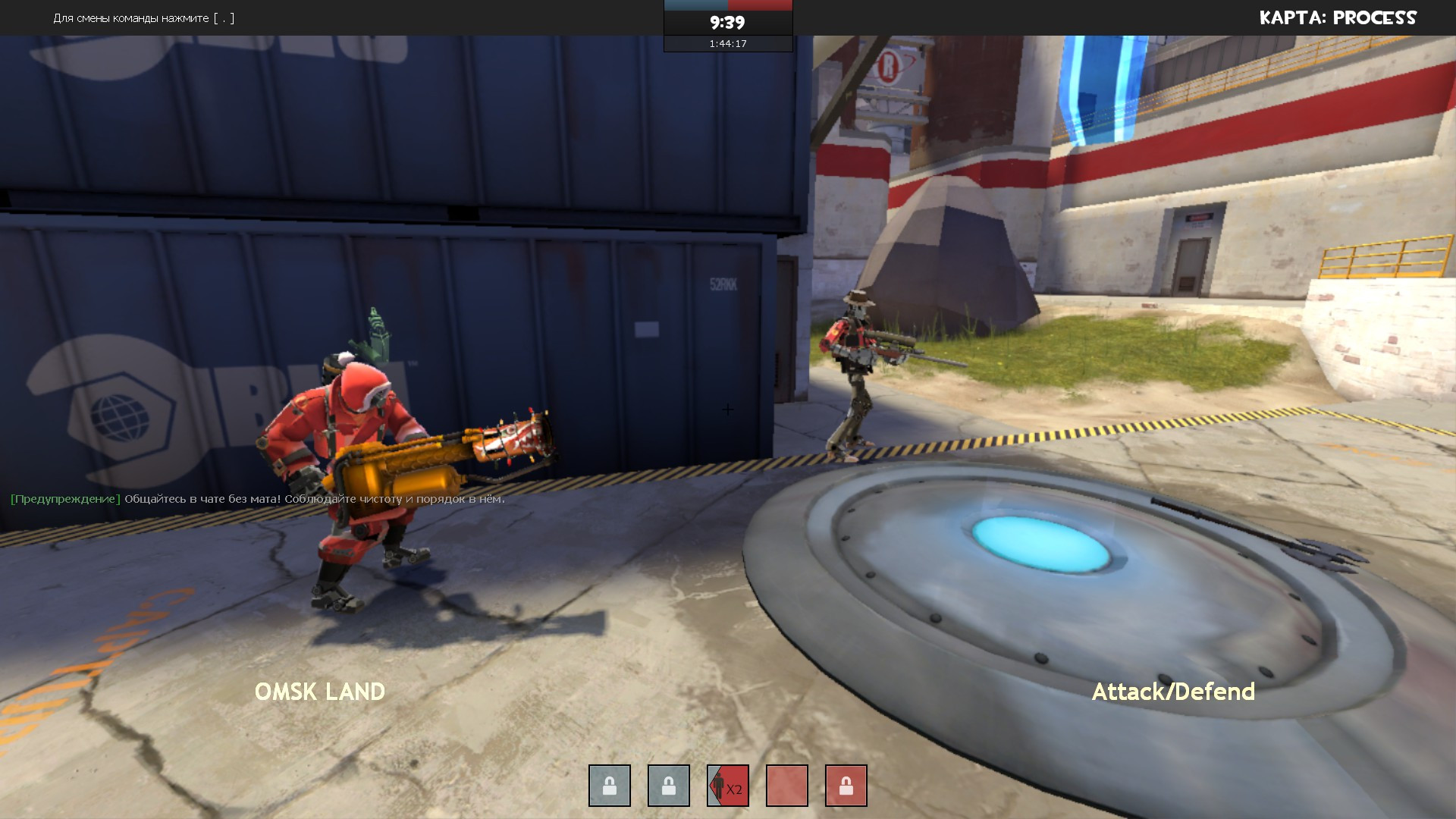Image resolution: width=1456 pixels, height=819 pixels.
Task: Toggle the lock on the final red control point
Action: (846, 786)
